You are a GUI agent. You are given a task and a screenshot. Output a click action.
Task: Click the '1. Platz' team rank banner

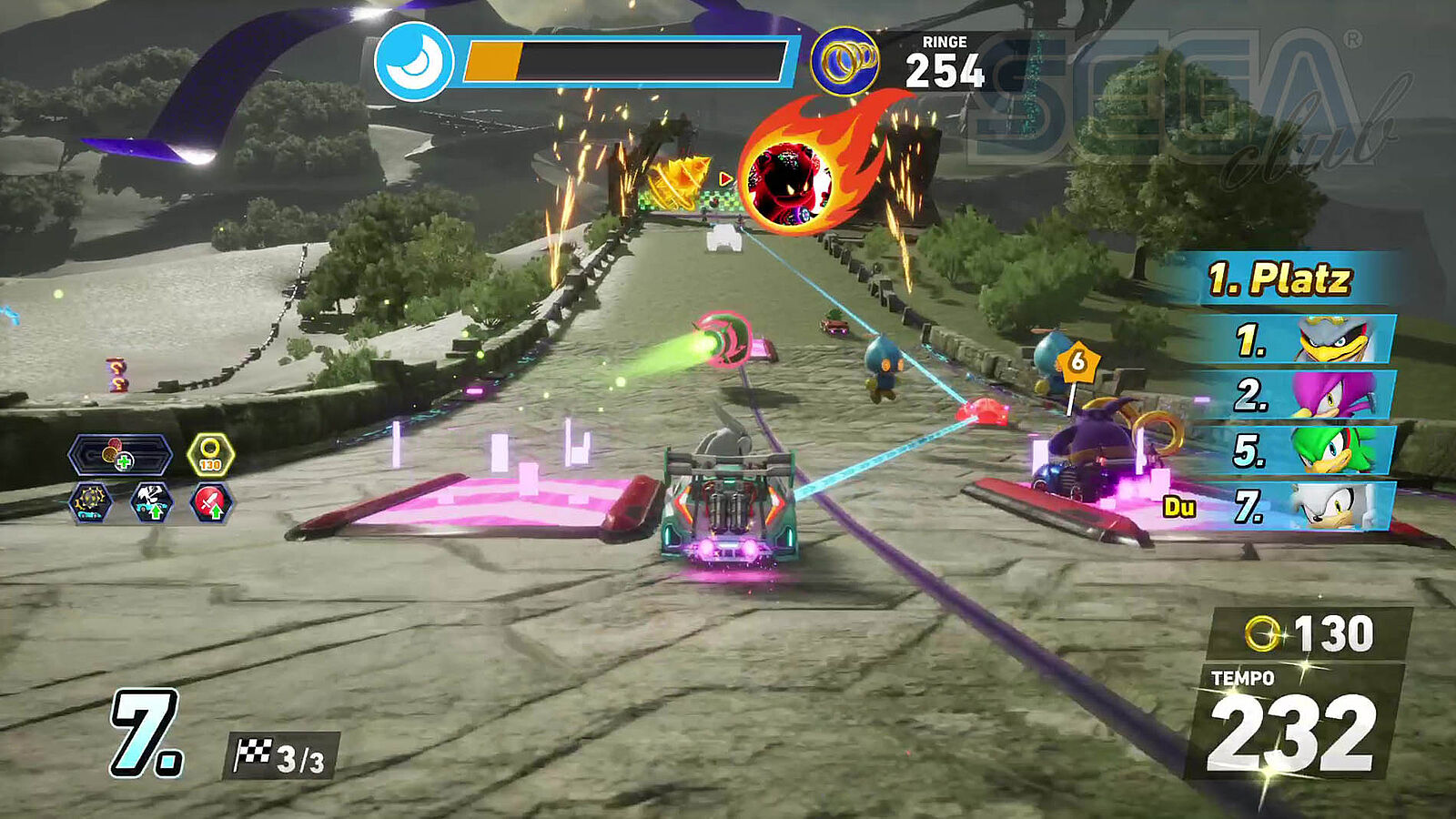click(1279, 279)
